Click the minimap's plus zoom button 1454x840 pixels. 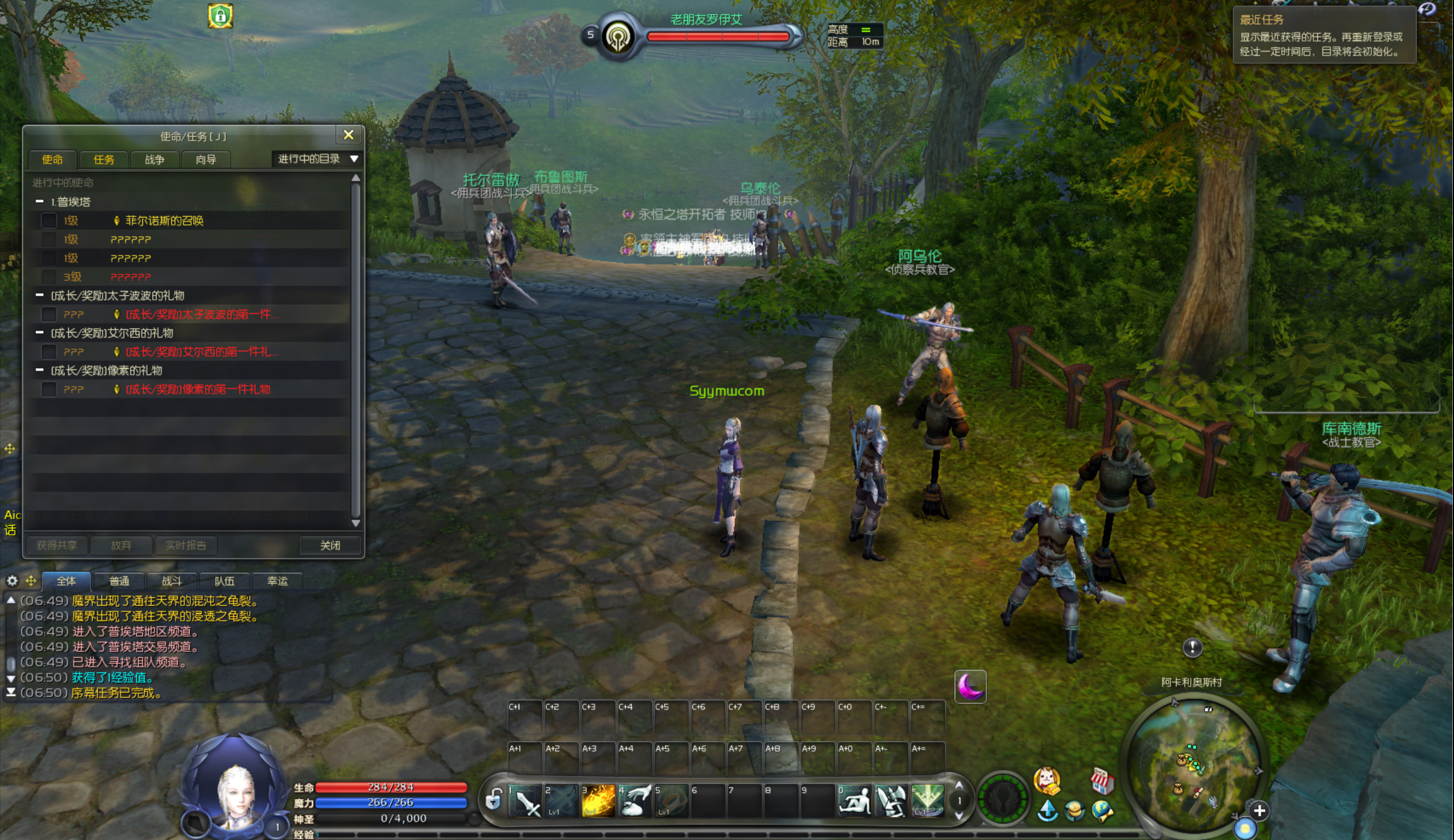[x=1259, y=810]
